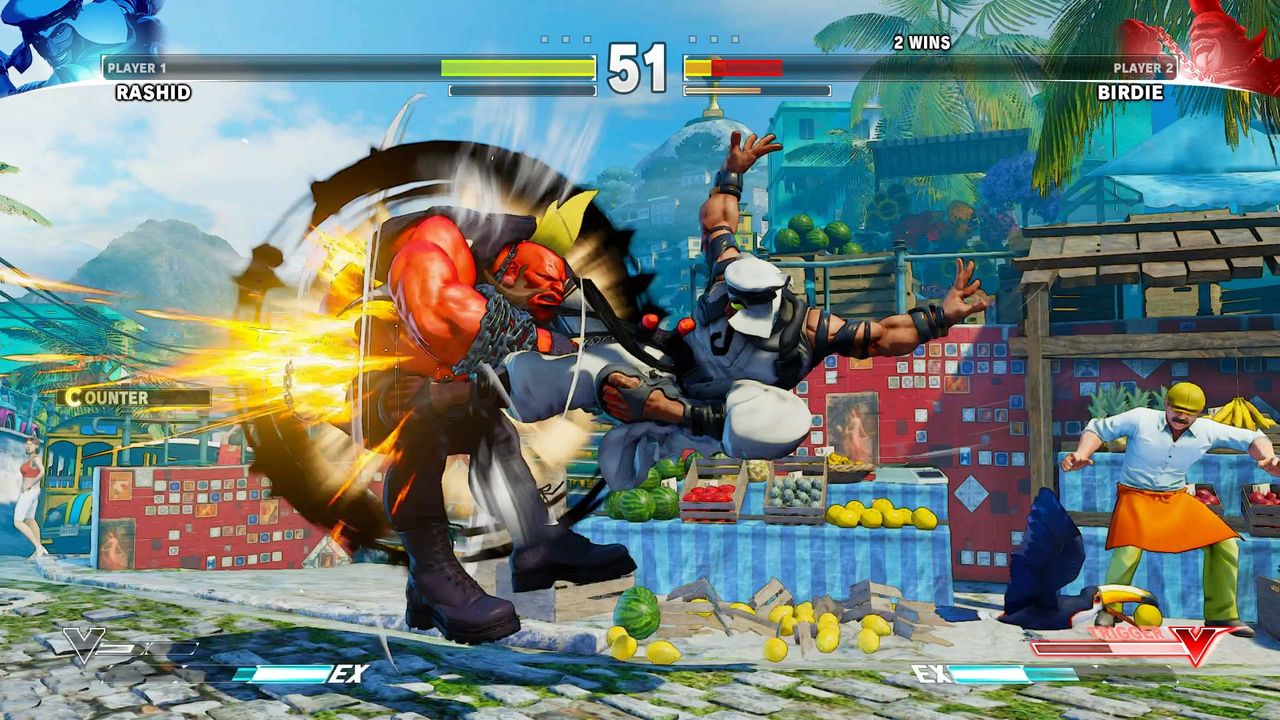The height and width of the screenshot is (720, 1280).
Task: Click Birdie's stun gauge below his health bar
Action: pyautogui.click(x=755, y=89)
